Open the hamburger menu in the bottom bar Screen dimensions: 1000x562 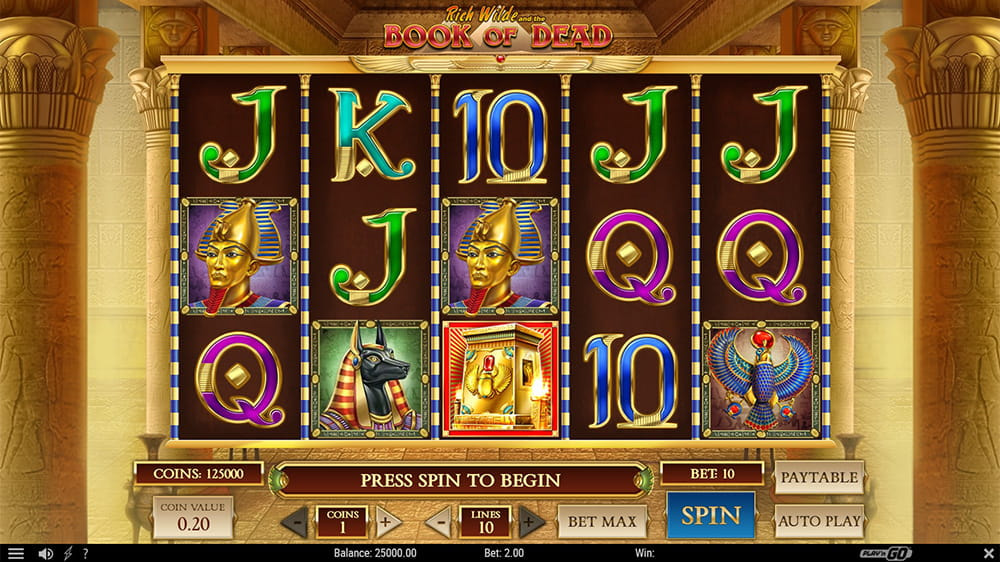(x=16, y=553)
